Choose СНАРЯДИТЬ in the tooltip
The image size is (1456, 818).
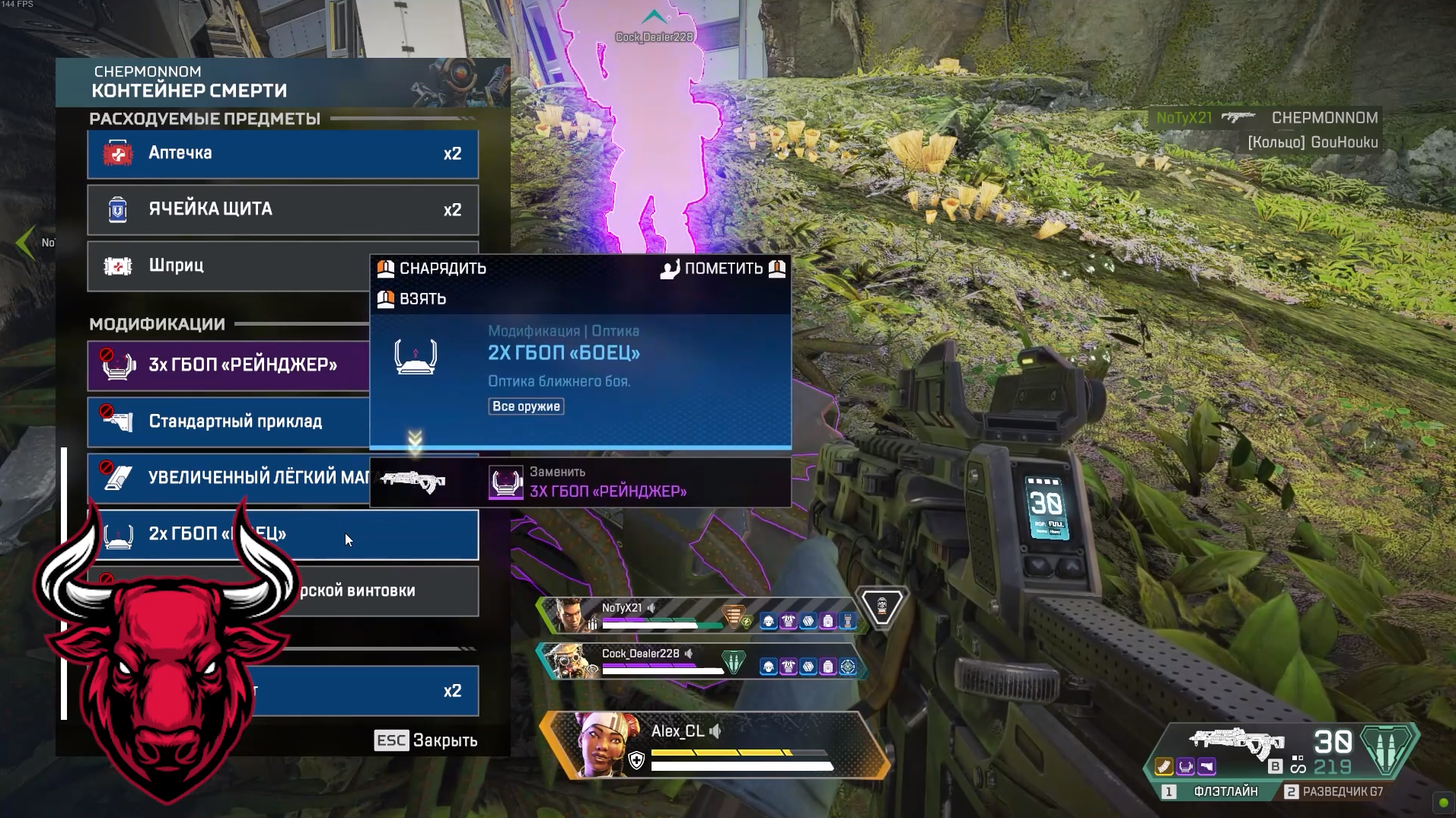(432, 269)
